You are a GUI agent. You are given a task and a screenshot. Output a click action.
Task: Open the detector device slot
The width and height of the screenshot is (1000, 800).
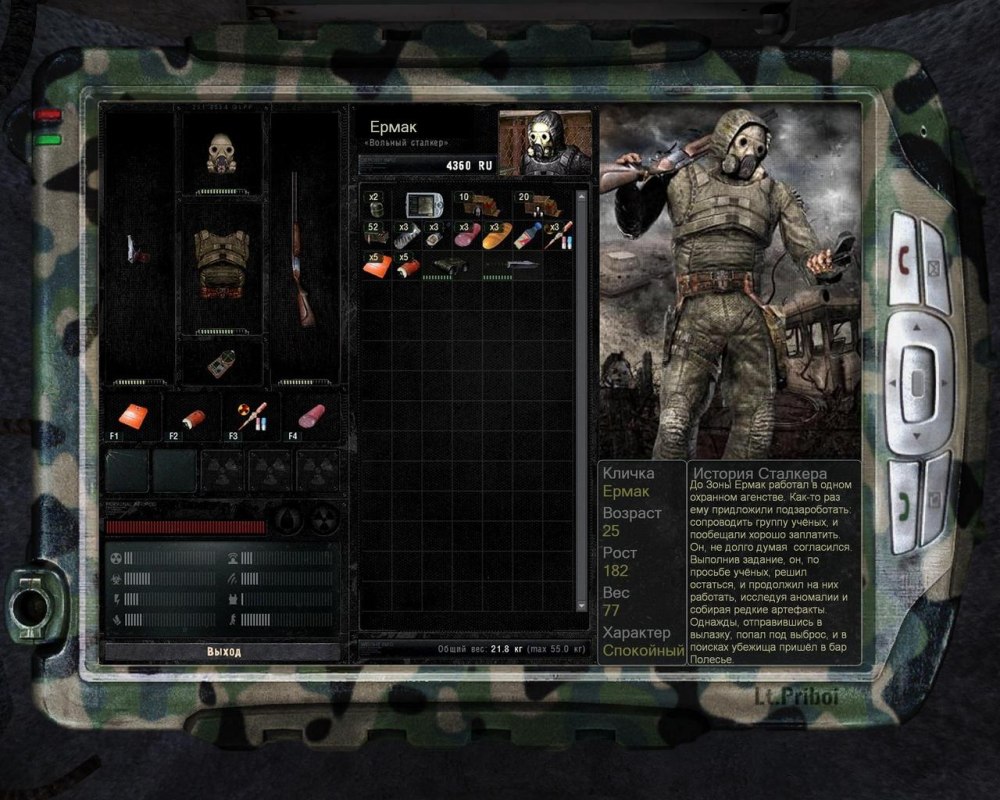point(222,364)
